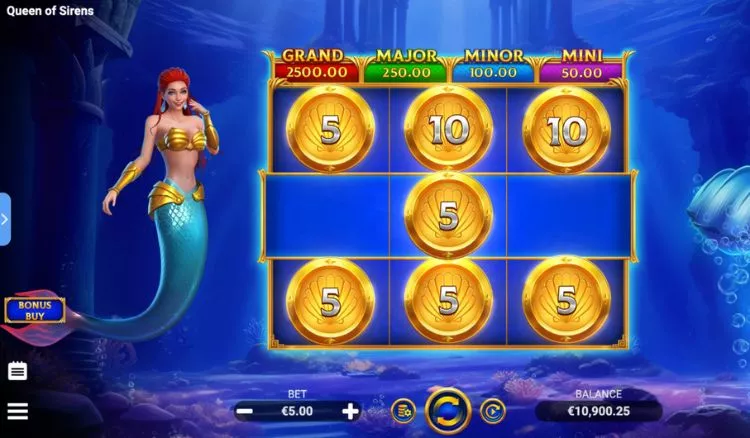Open the hamburger menu
Screen dimensions: 750x438
(x=17, y=410)
